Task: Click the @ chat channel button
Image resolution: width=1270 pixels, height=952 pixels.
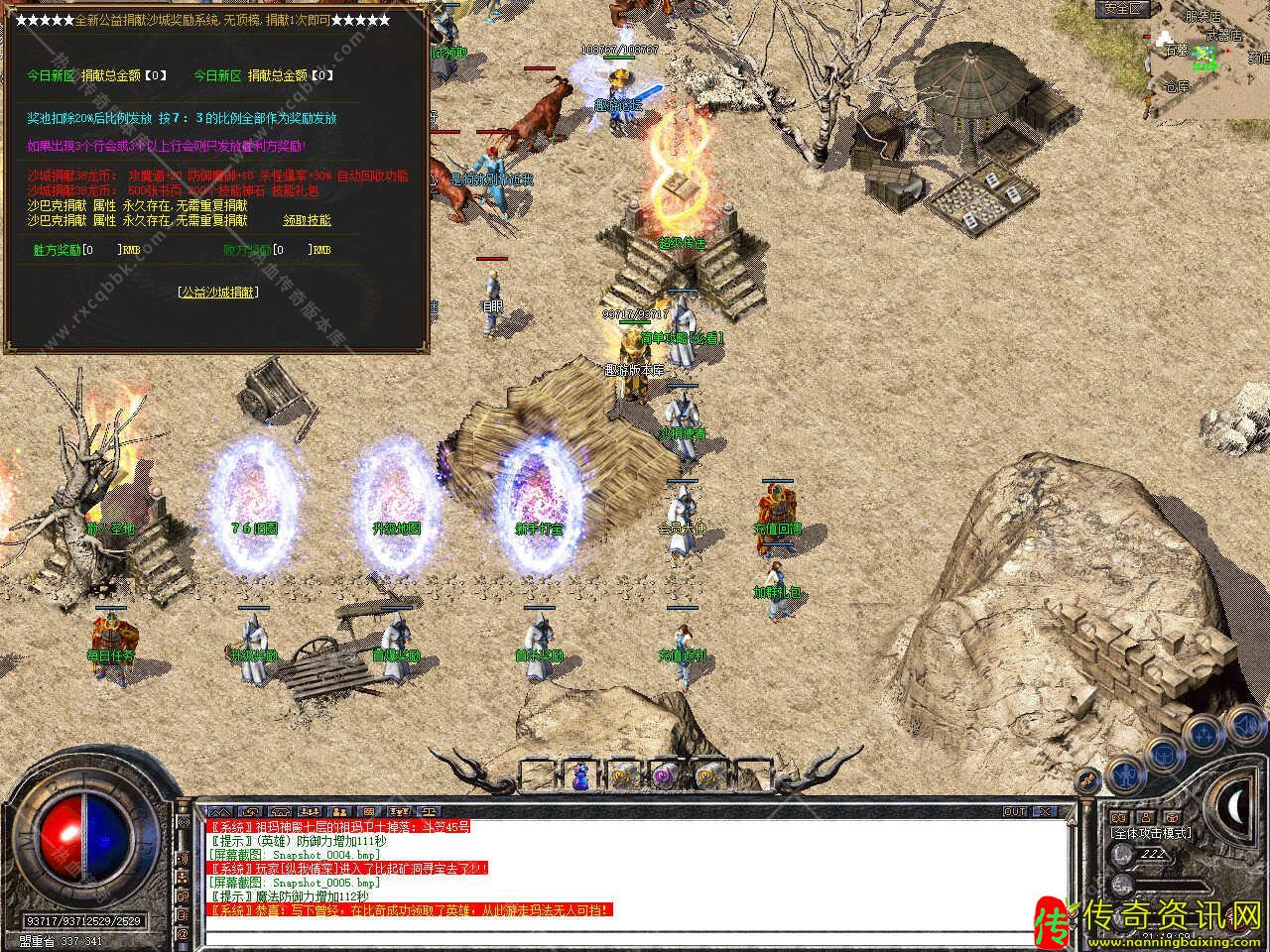Action: 183,934
